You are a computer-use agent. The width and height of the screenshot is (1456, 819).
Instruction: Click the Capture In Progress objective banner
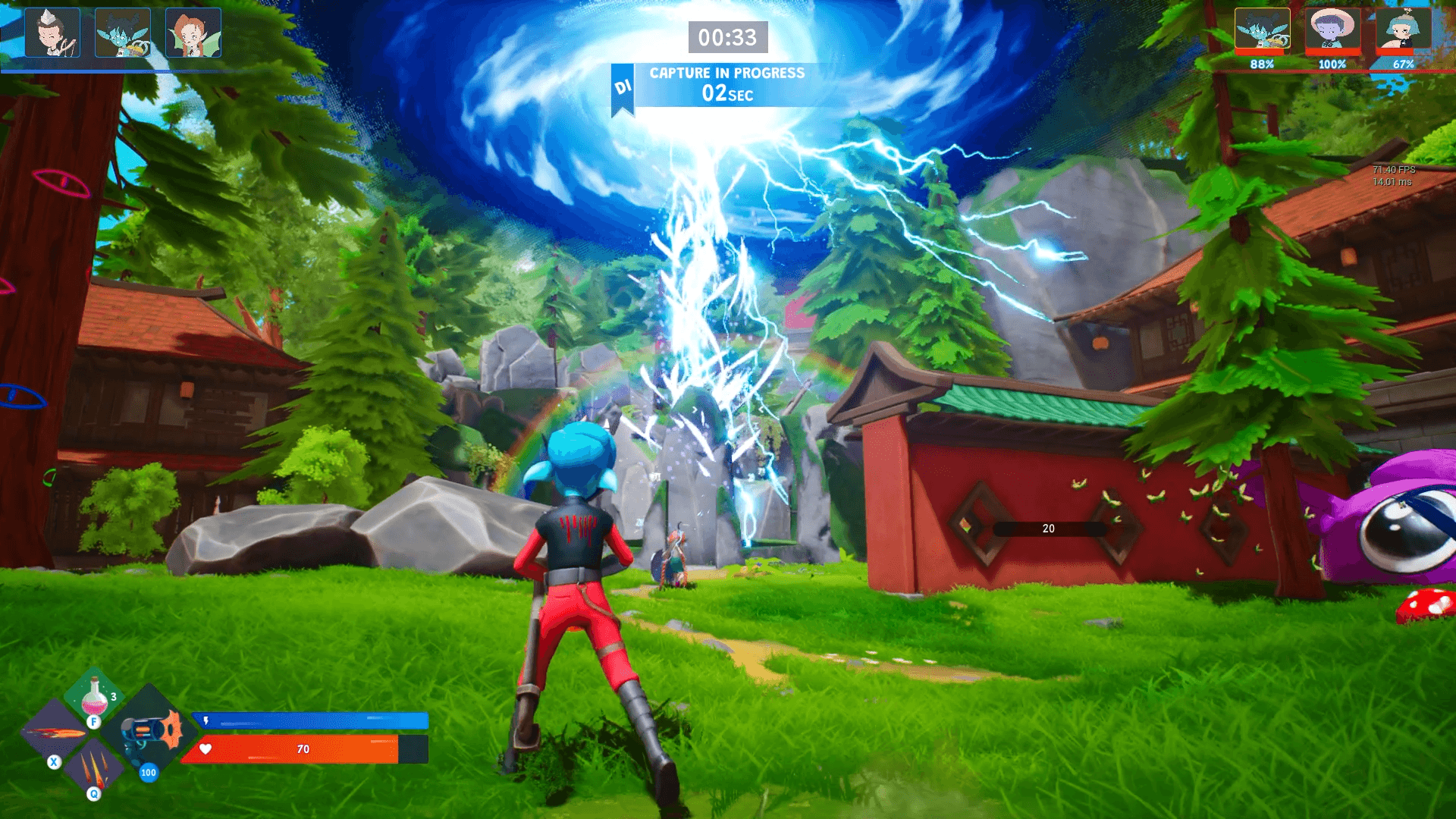726,85
